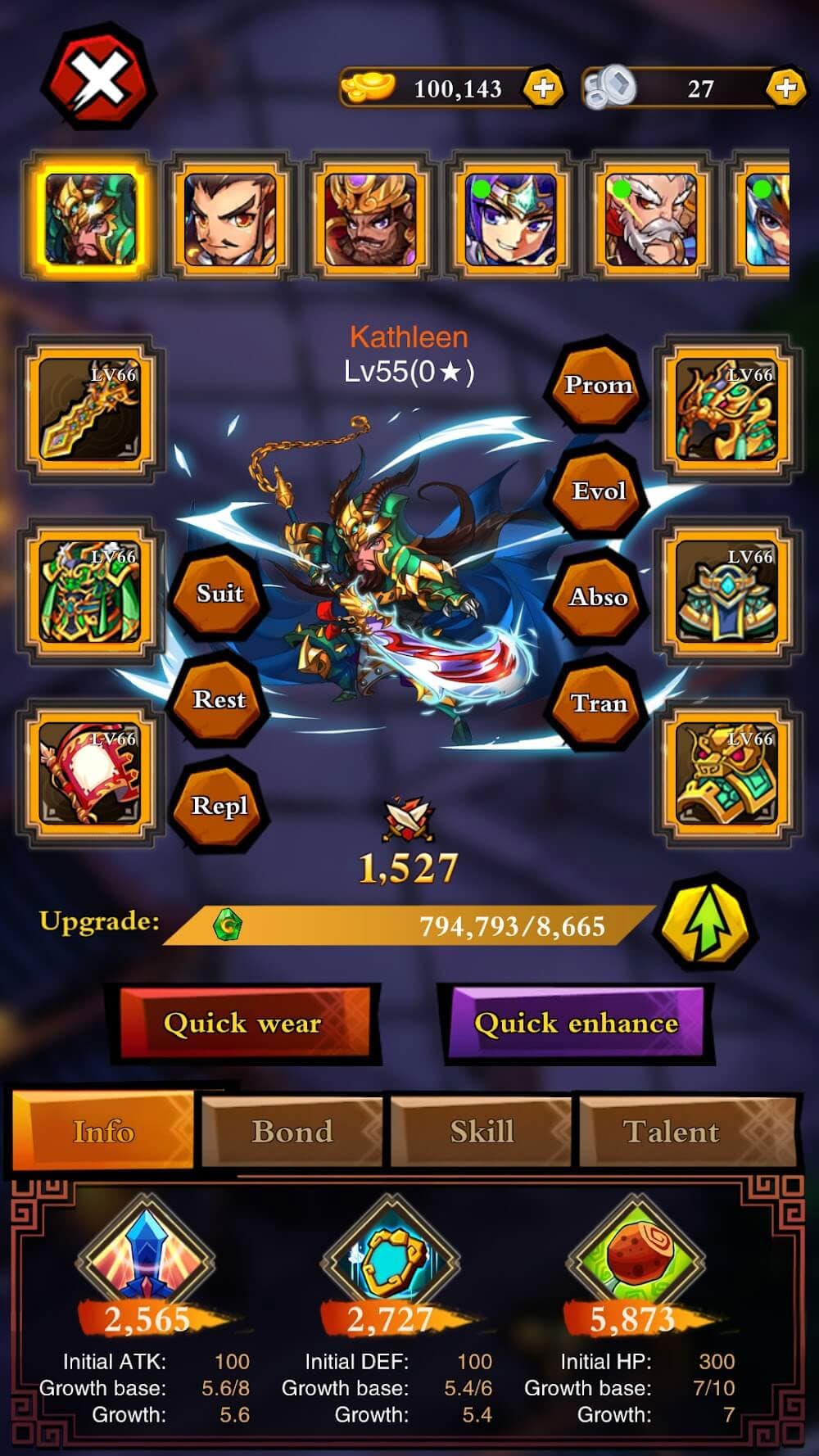The height and width of the screenshot is (1456, 819).
Task: Tap the Evol hexagon button
Action: (599, 491)
